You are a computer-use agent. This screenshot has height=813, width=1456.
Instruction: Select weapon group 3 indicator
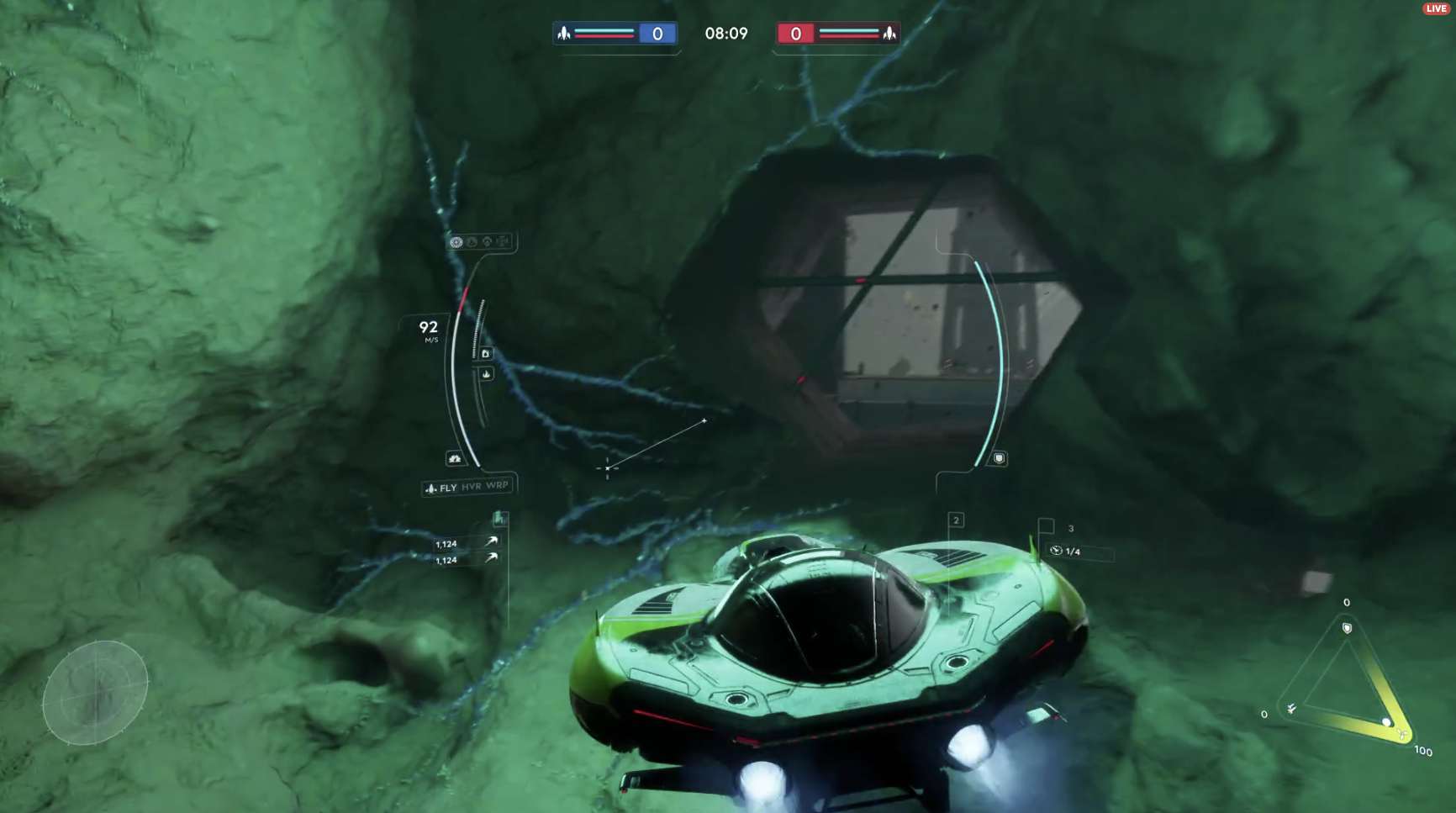point(1070,528)
